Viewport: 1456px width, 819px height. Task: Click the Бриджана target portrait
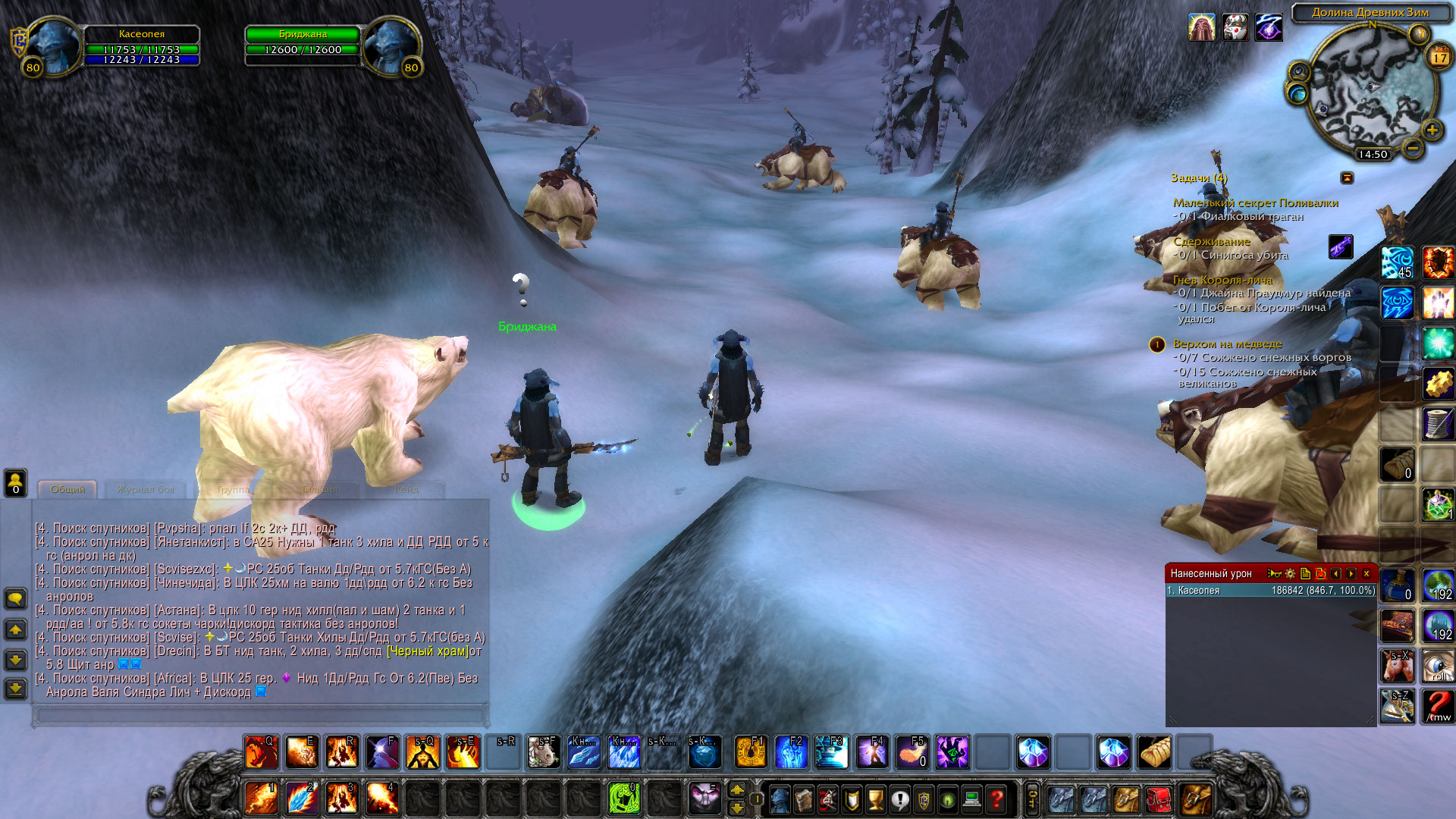tap(390, 45)
